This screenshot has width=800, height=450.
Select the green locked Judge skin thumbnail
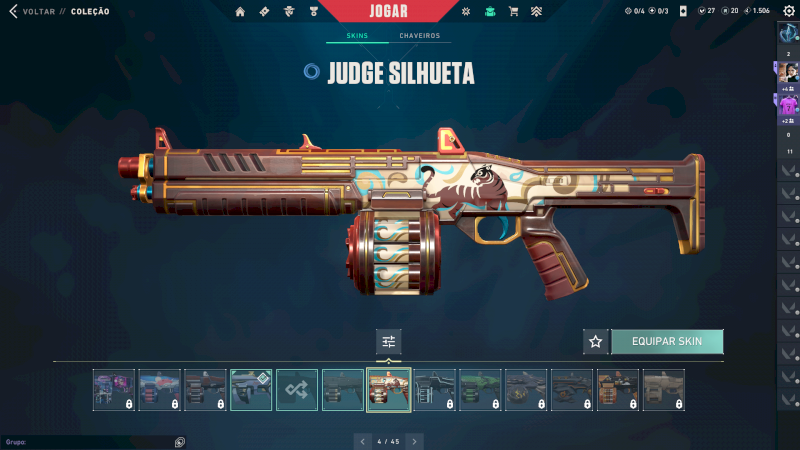(480, 390)
